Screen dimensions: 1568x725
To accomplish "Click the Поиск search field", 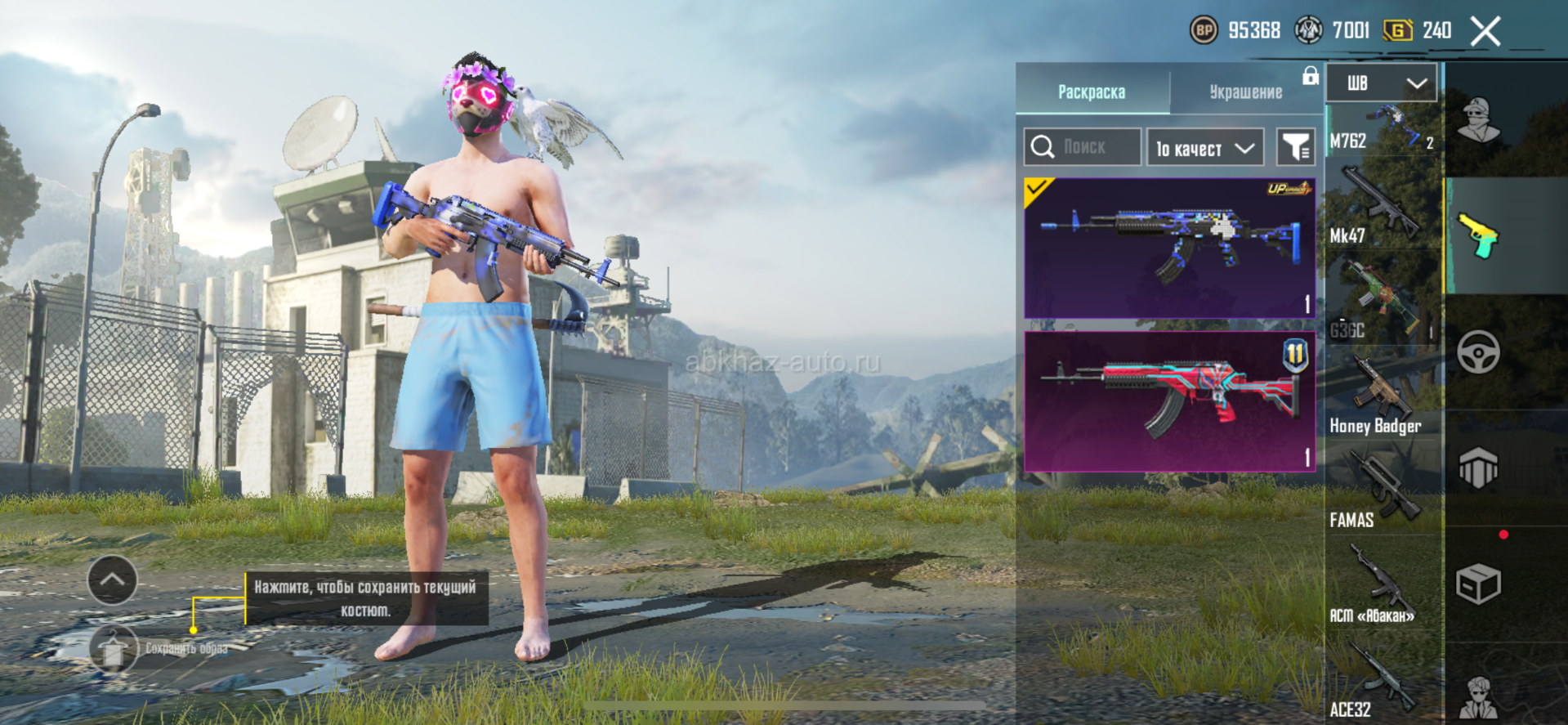I will click(x=1083, y=147).
